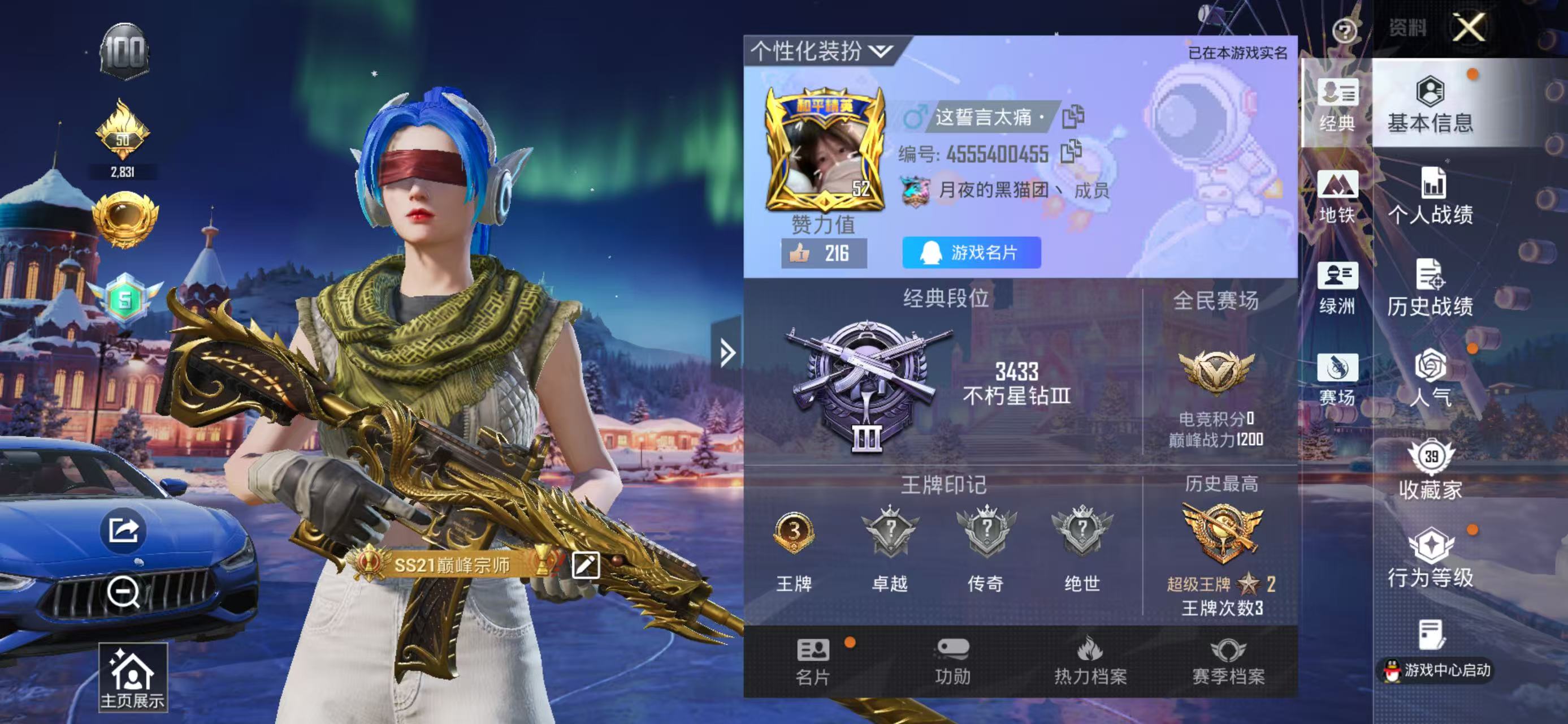Open the 收藏家 collector page
Screen dimensions: 1568x724
[x=1431, y=470]
